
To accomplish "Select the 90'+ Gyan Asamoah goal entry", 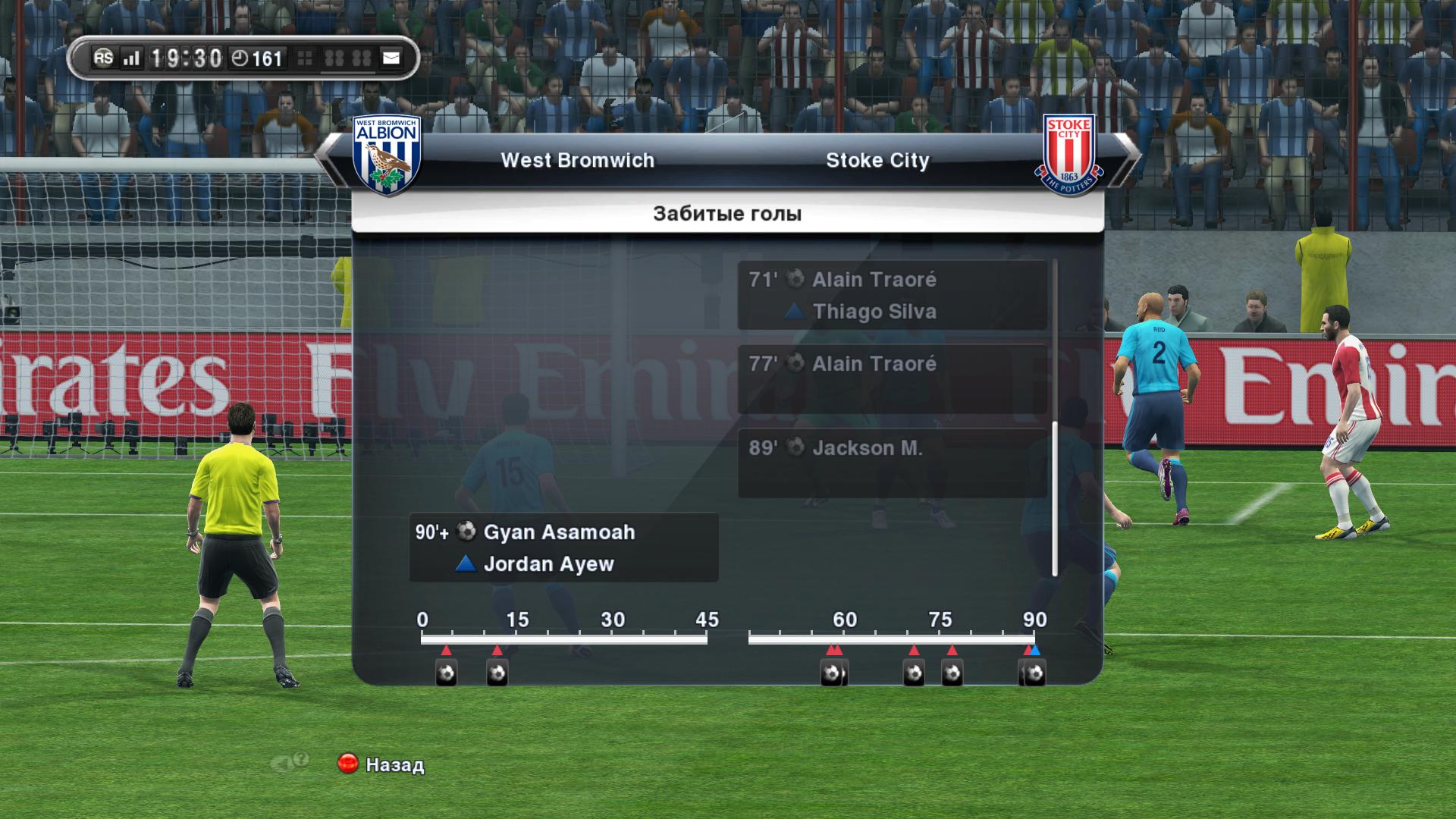I will [x=563, y=548].
